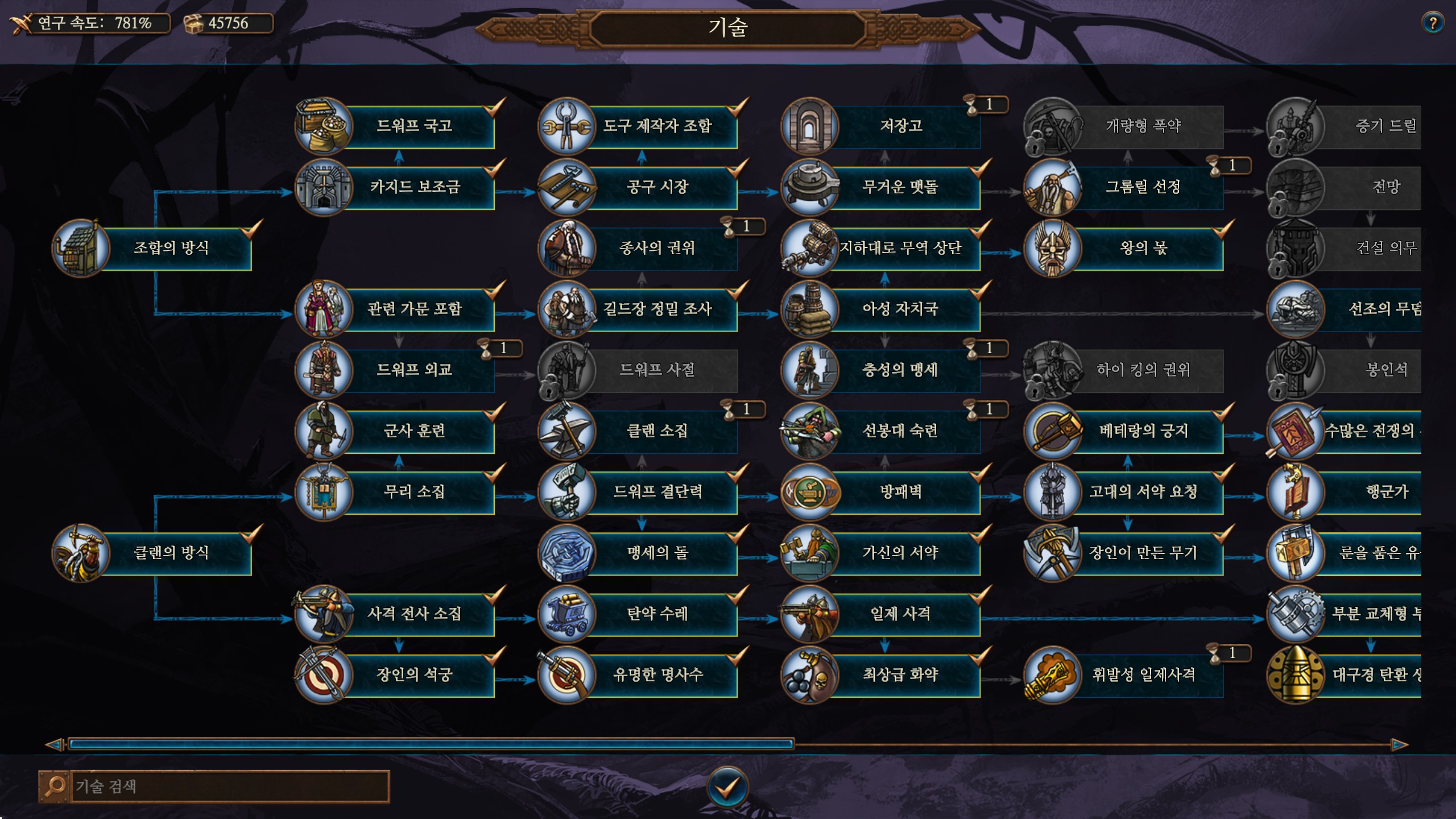Image resolution: width=1456 pixels, height=819 pixels.
Task: Select the 클랜의 방식 root technology
Action: [x=171, y=553]
